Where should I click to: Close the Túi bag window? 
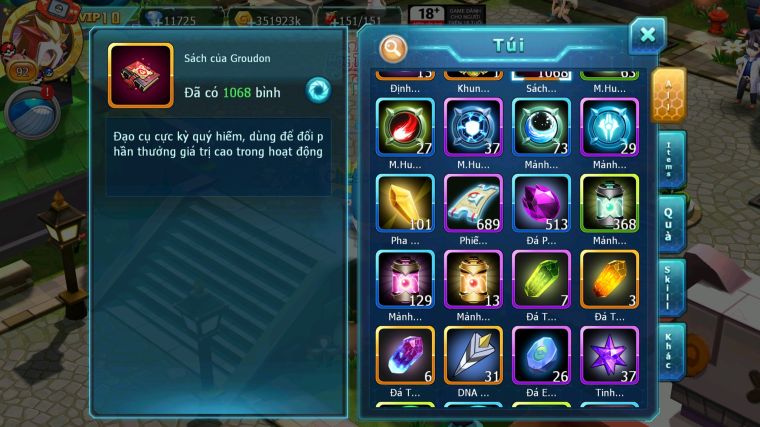tap(647, 35)
